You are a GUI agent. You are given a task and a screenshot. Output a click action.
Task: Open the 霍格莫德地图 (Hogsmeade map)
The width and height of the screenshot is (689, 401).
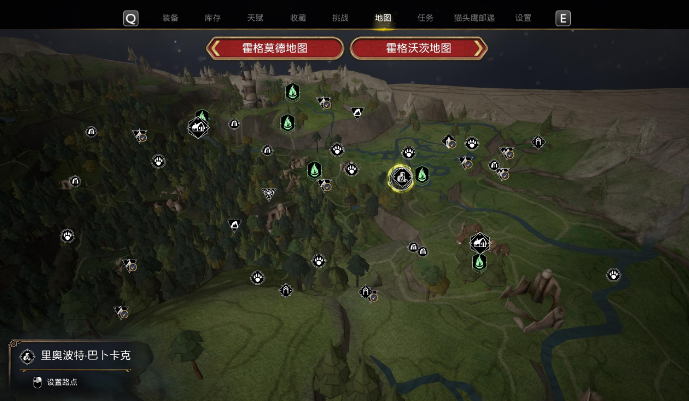[275, 48]
